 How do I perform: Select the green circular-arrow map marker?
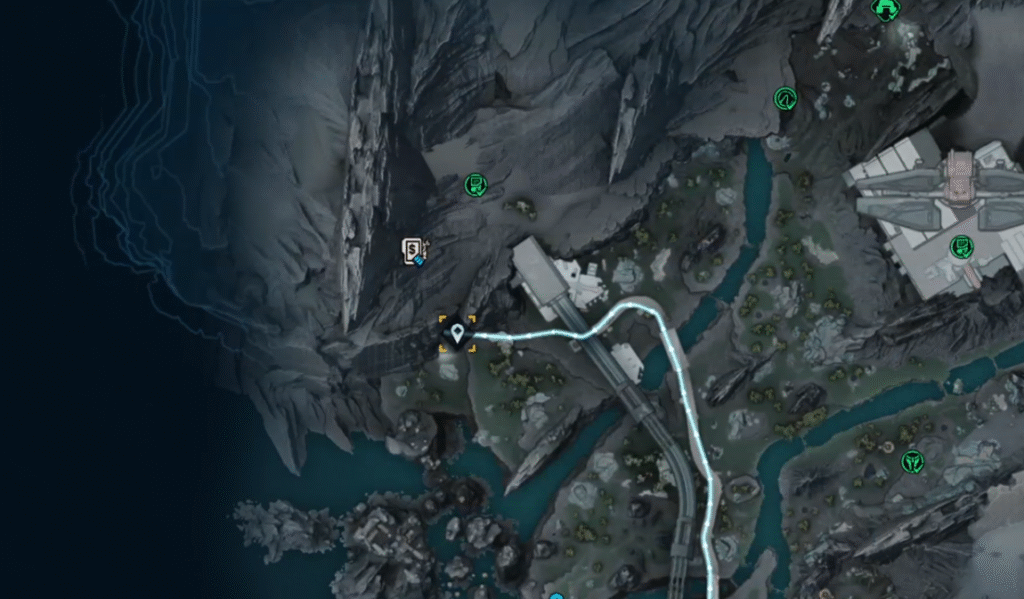(785, 98)
